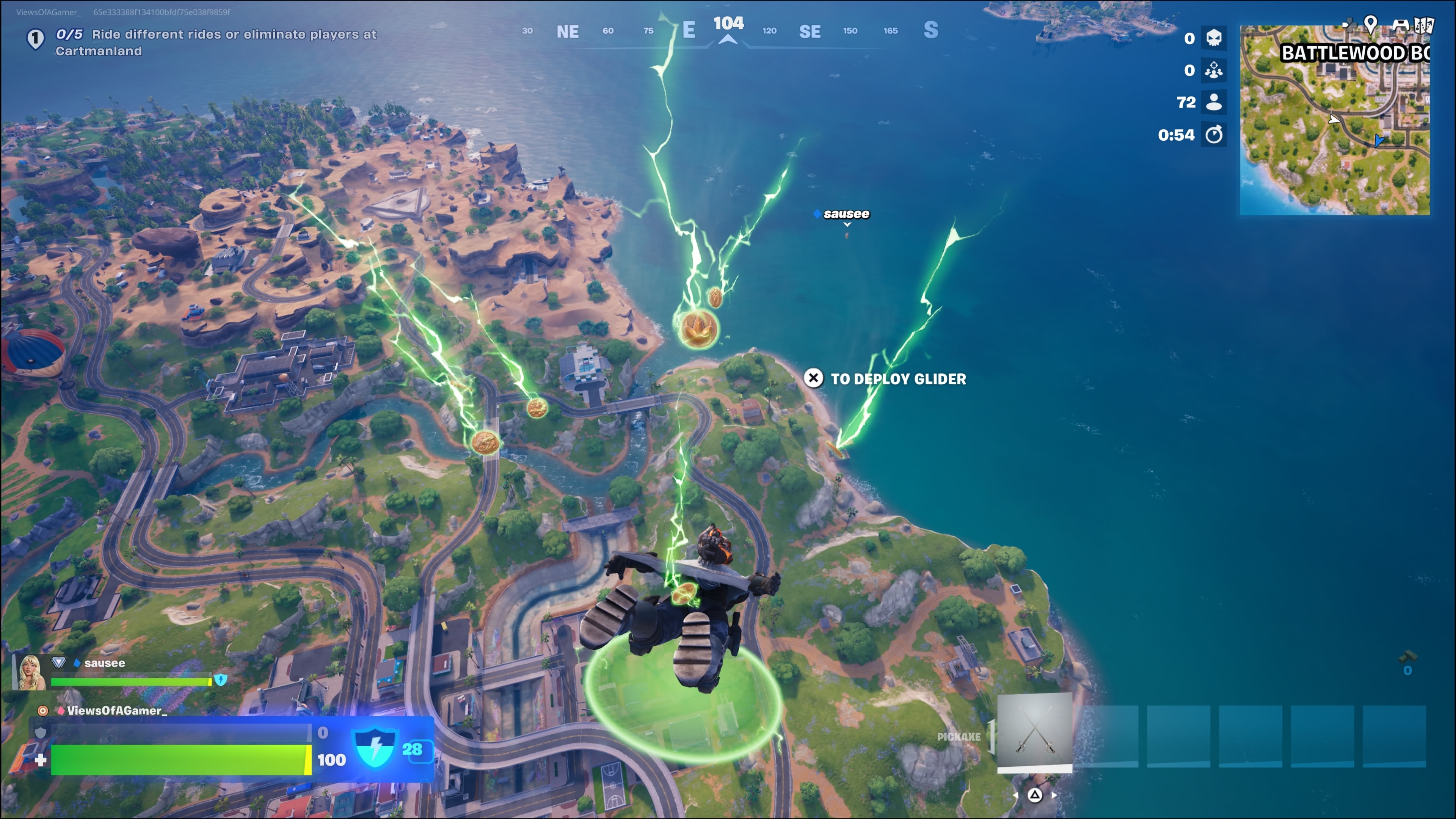Viewport: 1456px width, 819px height.
Task: Click the compass heading 104 indicator
Action: pyautogui.click(x=728, y=24)
